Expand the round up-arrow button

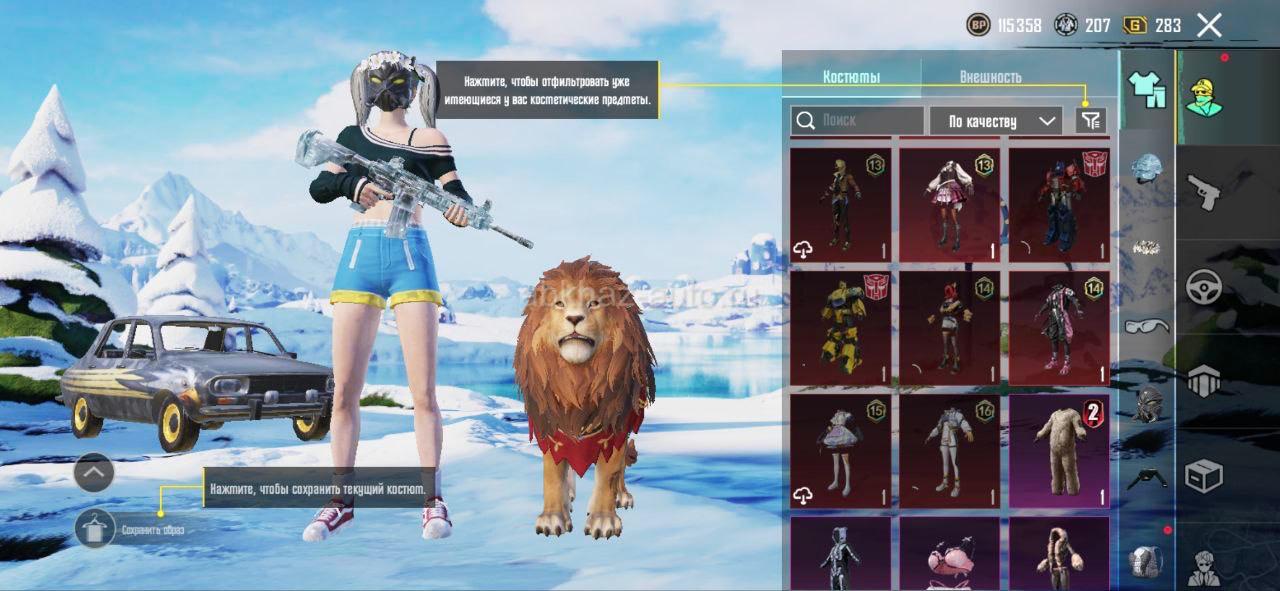pyautogui.click(x=94, y=472)
